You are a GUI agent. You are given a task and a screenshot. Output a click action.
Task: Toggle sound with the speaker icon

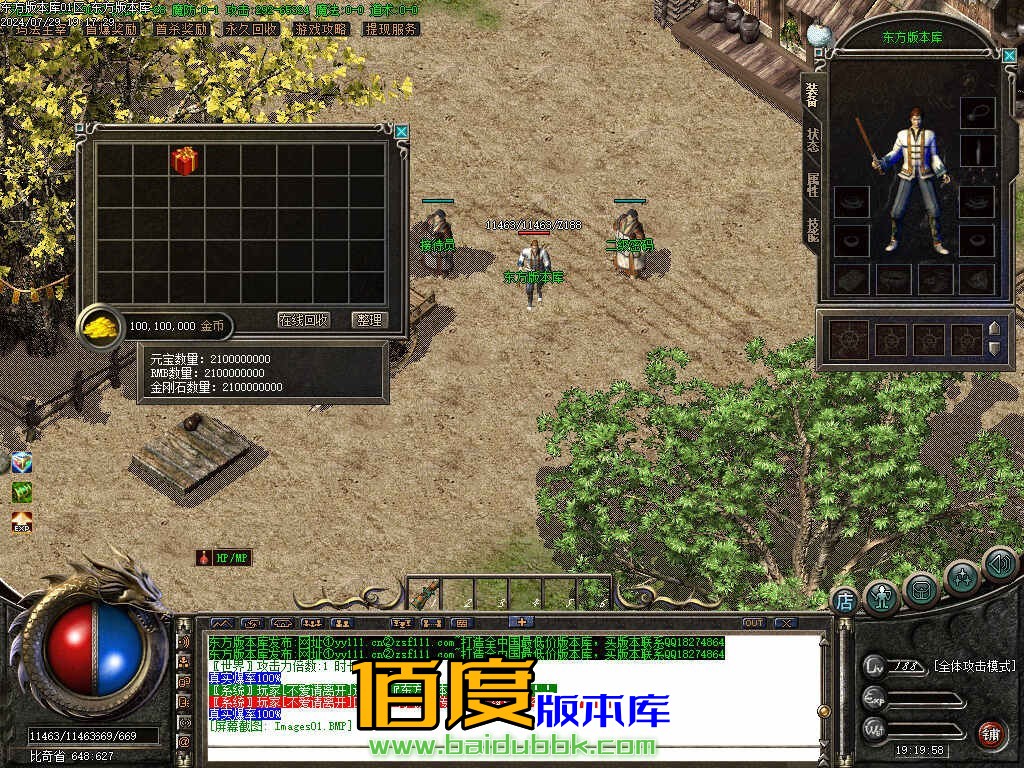pyautogui.click(x=999, y=563)
